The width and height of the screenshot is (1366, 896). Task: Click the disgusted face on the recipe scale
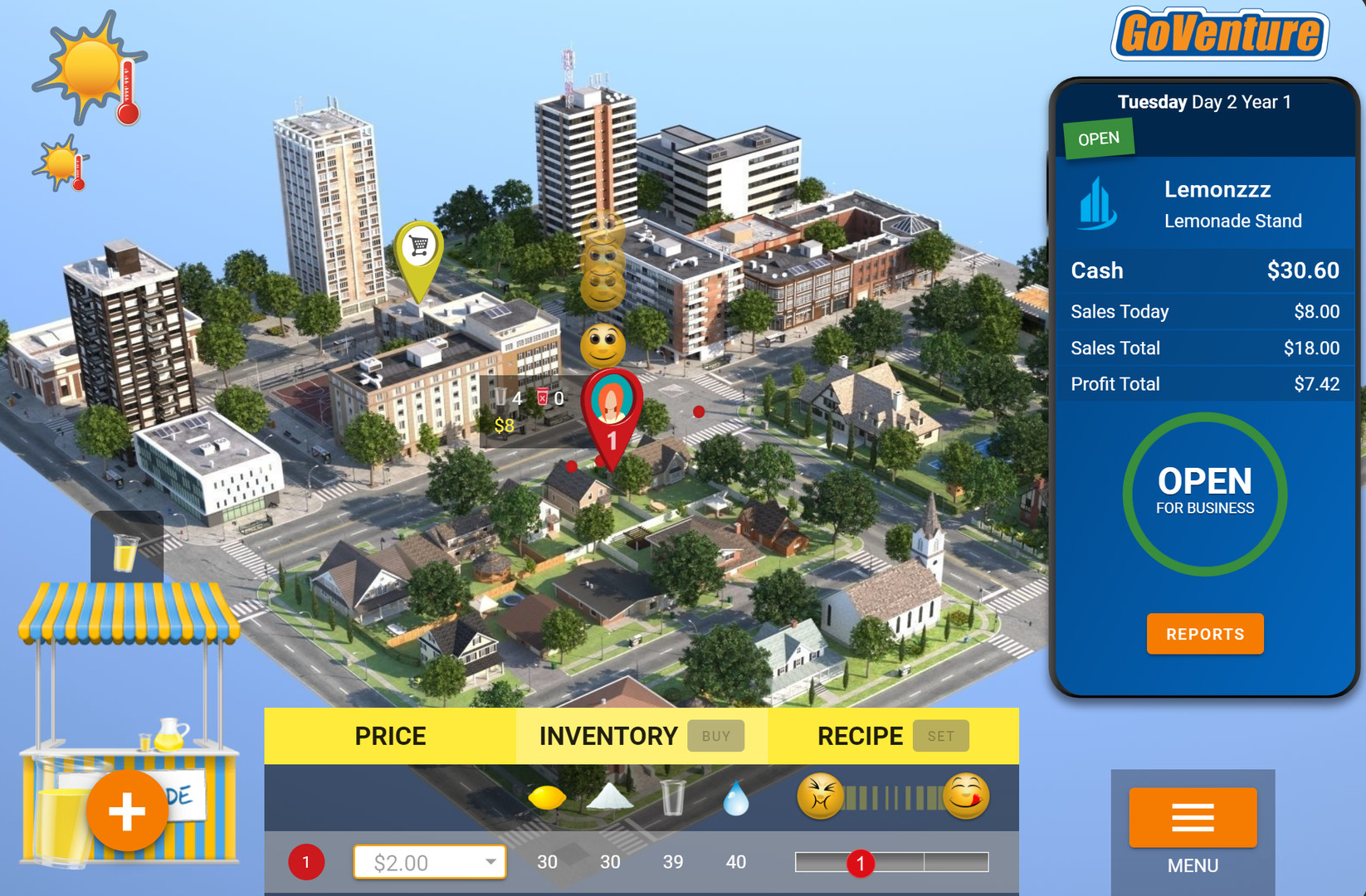pyautogui.click(x=822, y=795)
